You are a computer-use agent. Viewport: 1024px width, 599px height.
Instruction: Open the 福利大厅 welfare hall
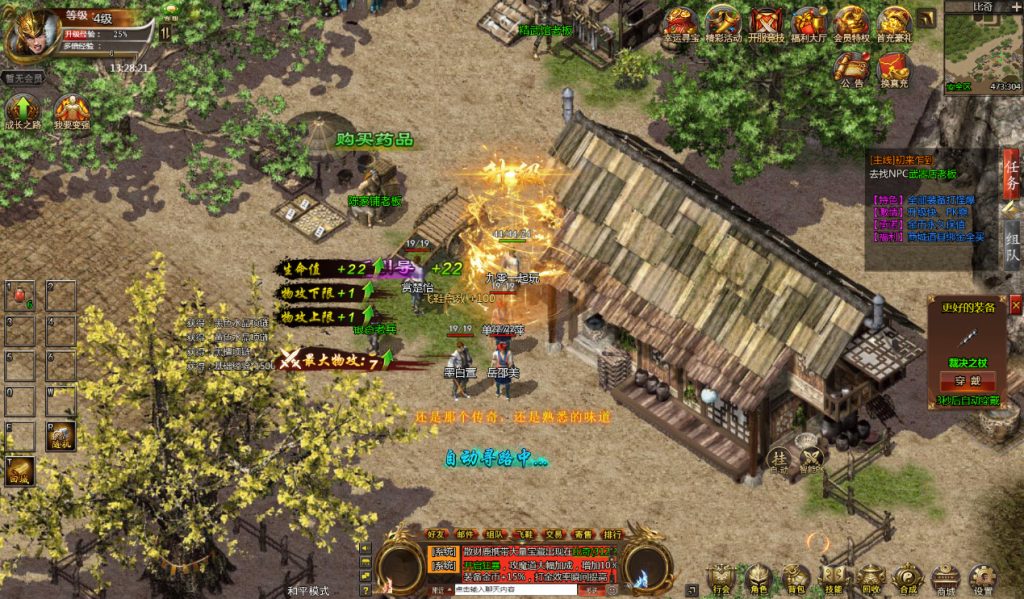click(x=809, y=24)
